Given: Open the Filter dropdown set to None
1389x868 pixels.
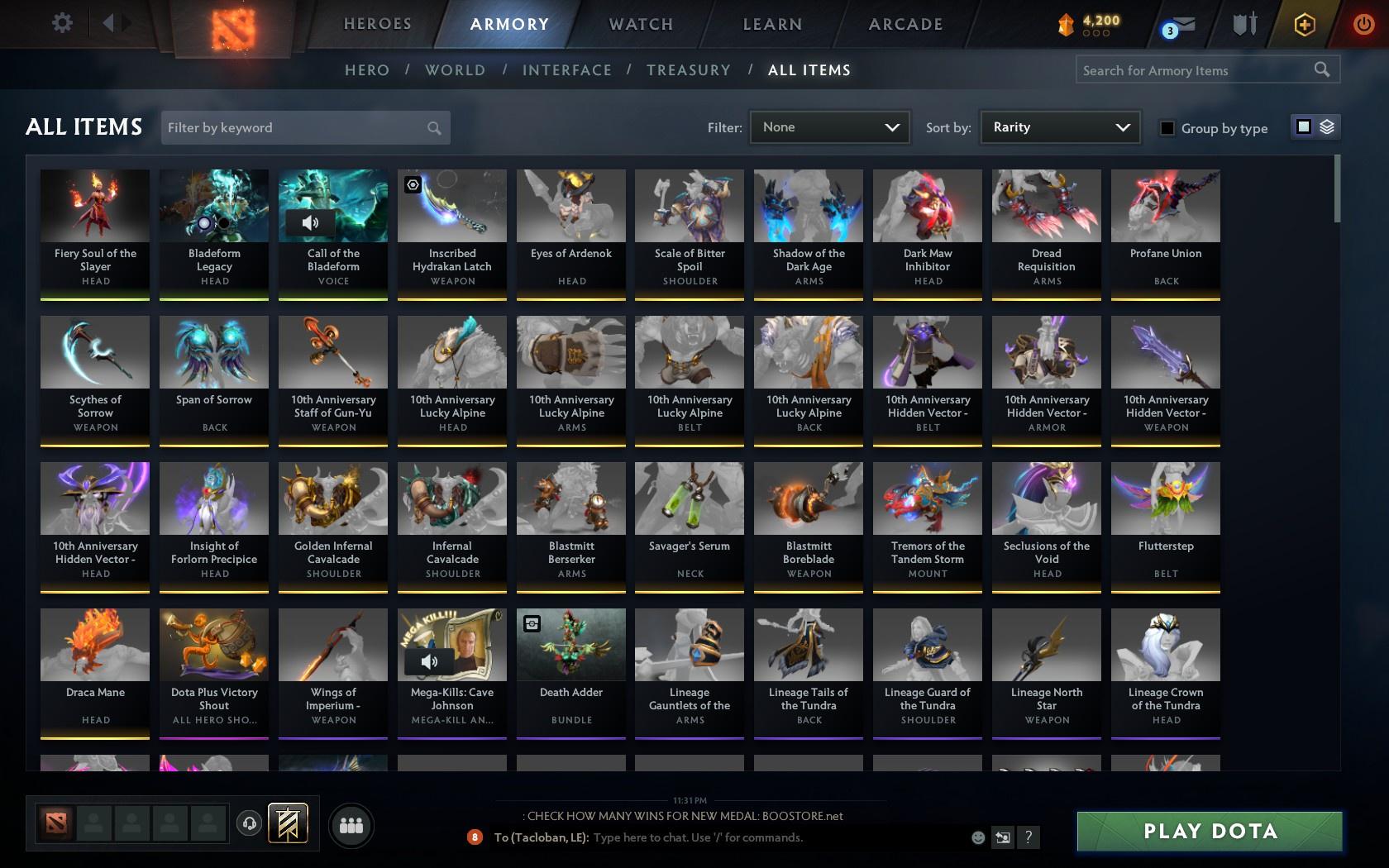Looking at the screenshot, I should tap(829, 127).
